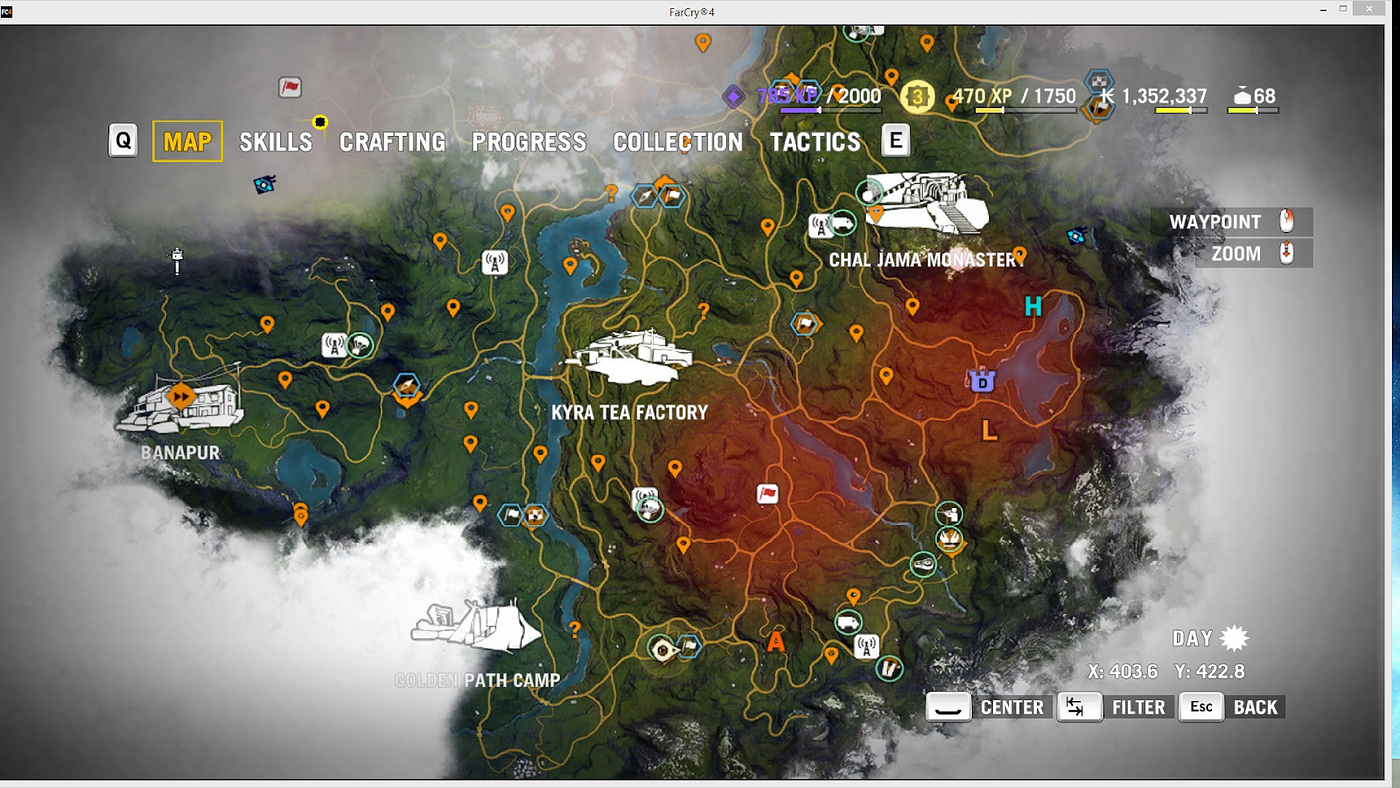This screenshot has height=788, width=1400.
Task: Click the camera icon on the western map edge
Action: click(x=264, y=184)
